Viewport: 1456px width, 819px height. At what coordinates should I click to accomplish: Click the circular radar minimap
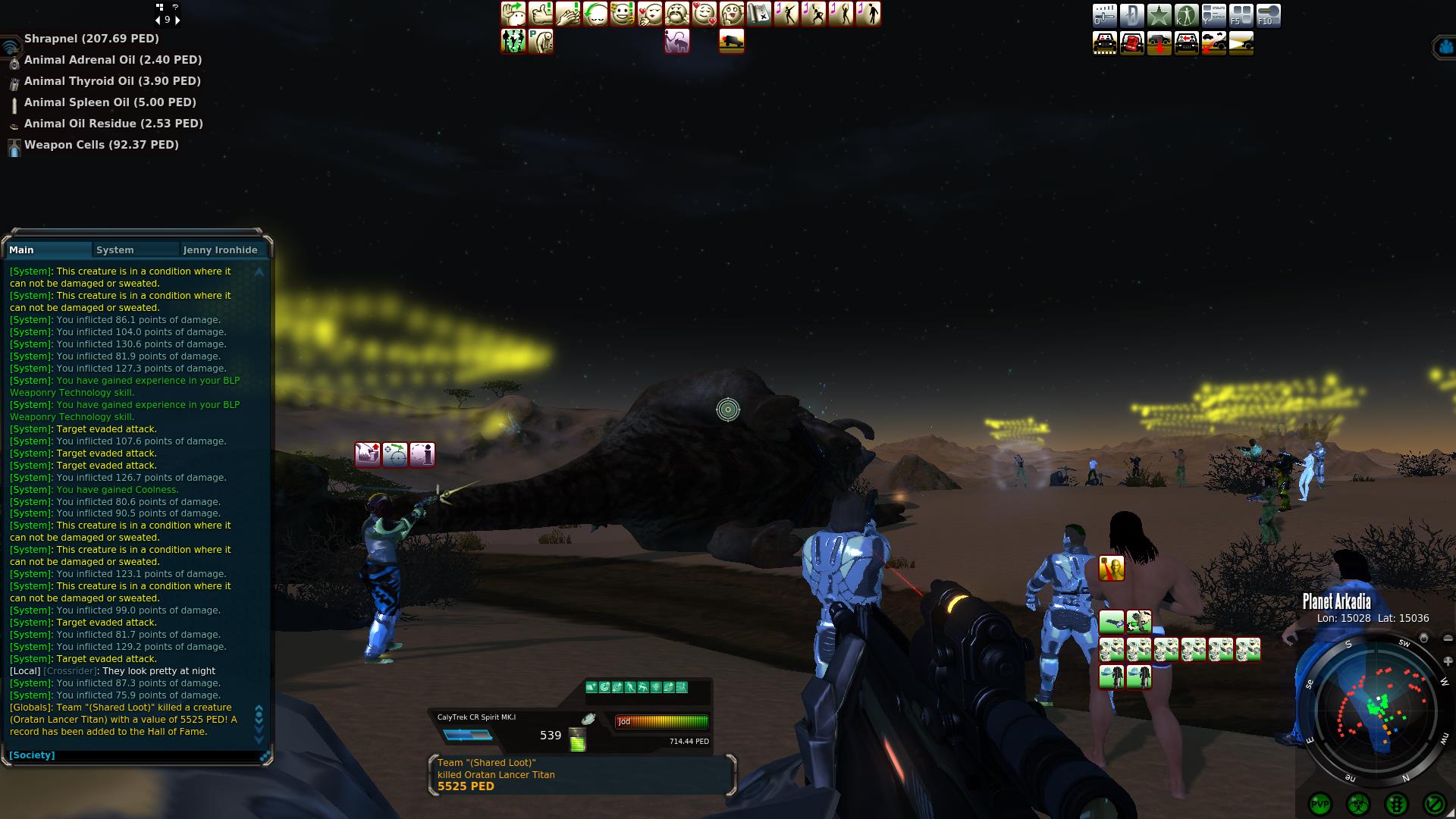pos(1376,709)
